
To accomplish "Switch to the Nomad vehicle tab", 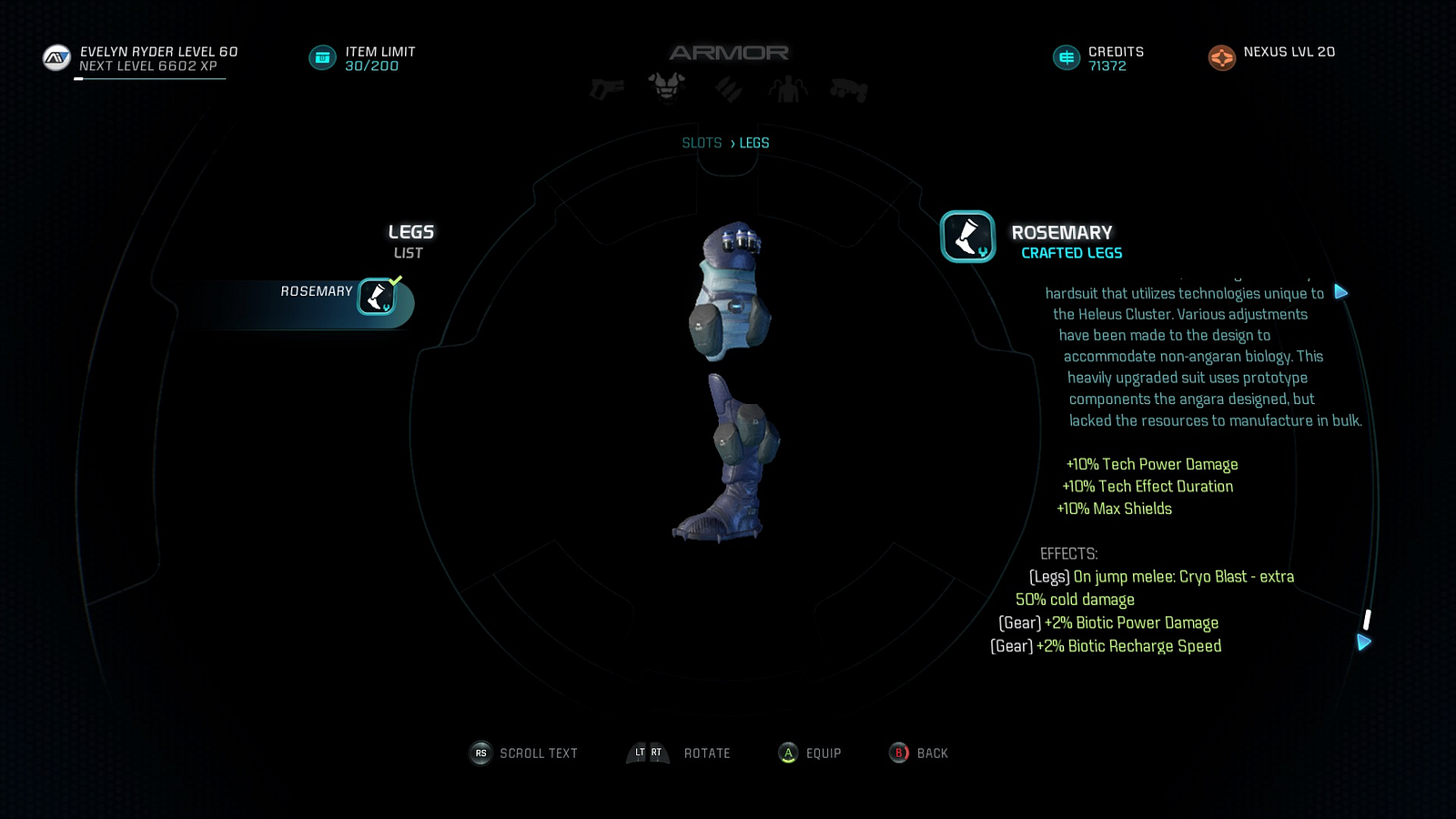I will tap(848, 90).
